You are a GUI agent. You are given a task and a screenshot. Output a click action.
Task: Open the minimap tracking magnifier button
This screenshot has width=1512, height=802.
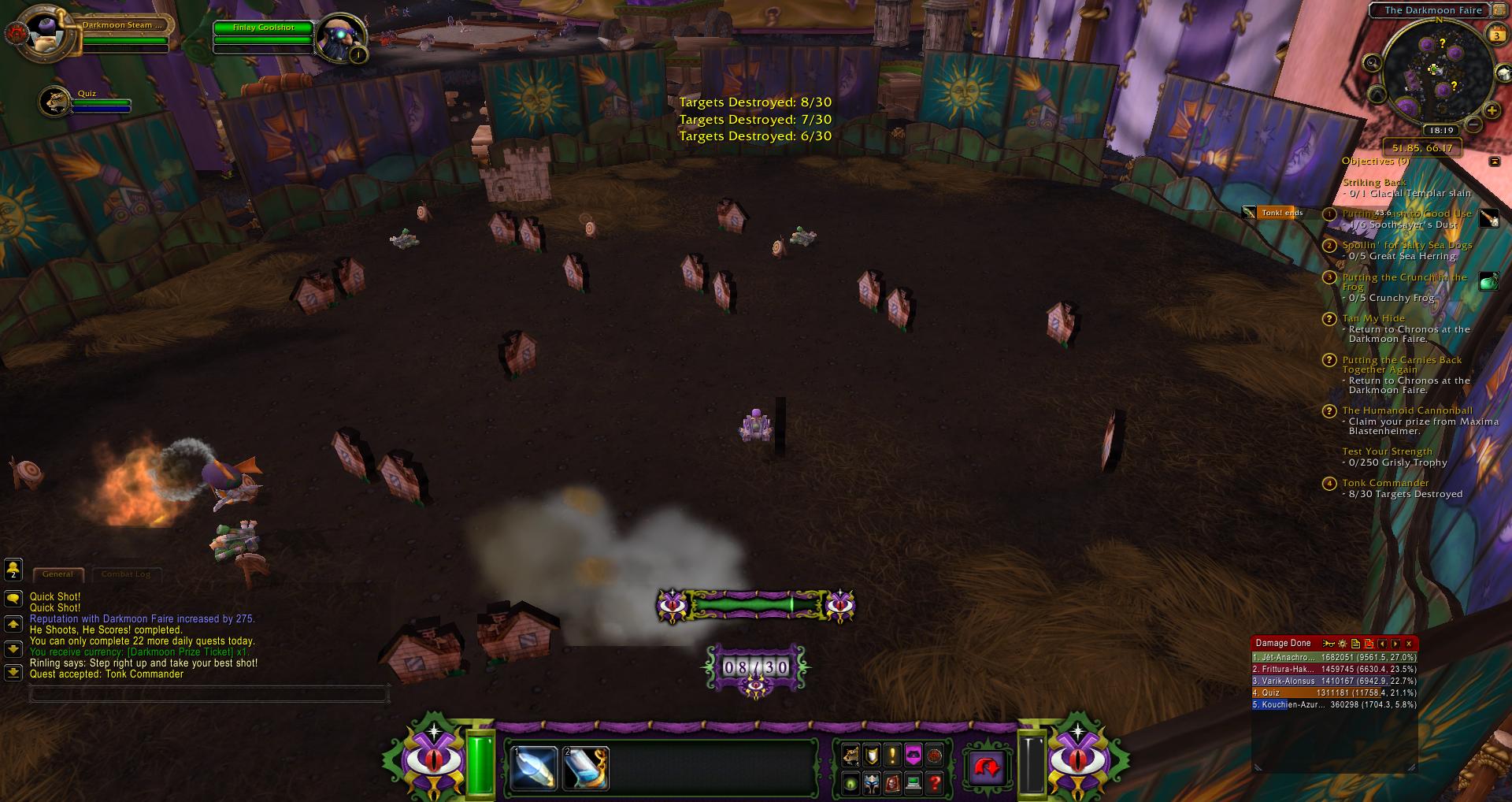click(x=1373, y=63)
